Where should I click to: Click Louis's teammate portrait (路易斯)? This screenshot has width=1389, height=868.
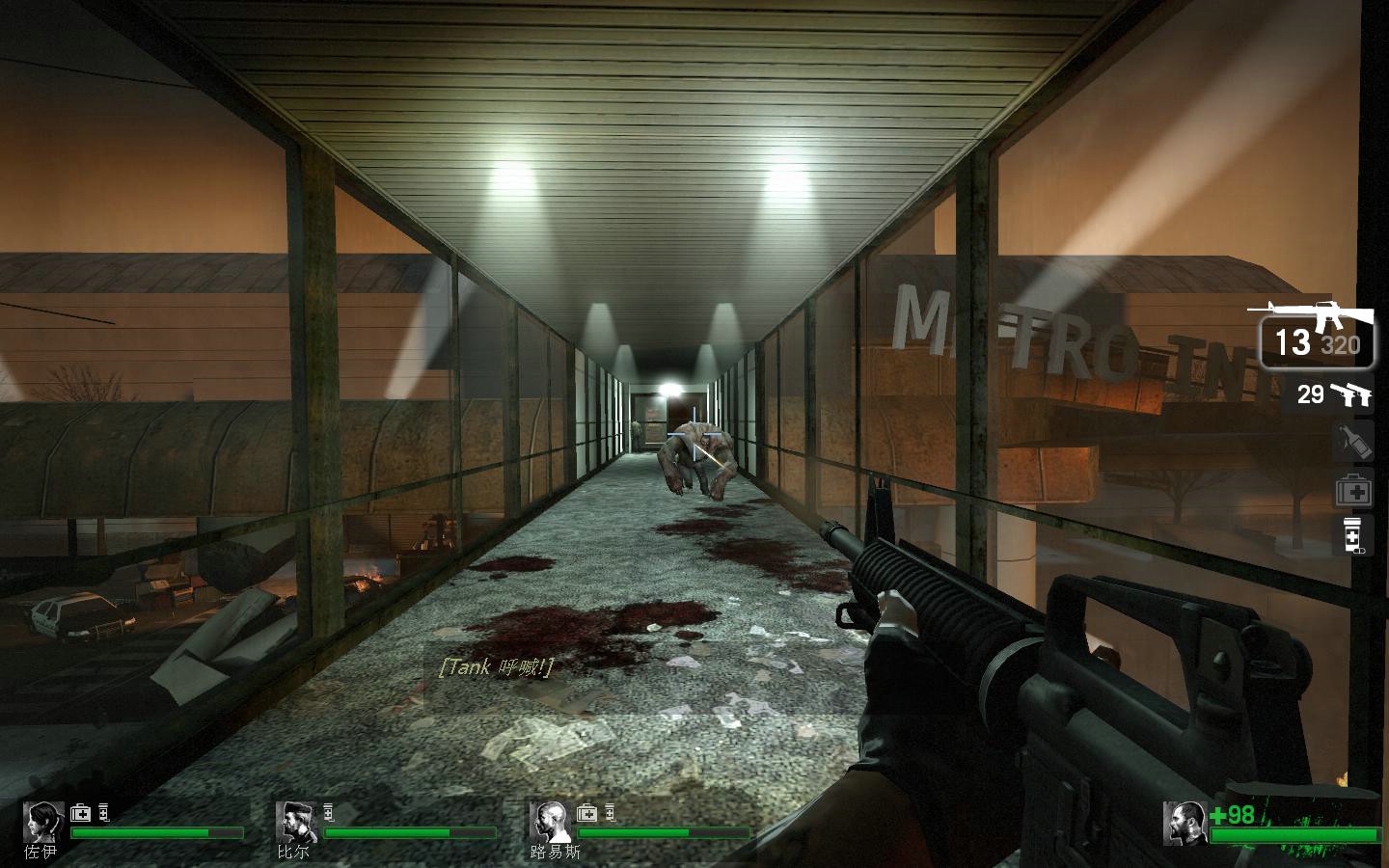tap(550, 822)
